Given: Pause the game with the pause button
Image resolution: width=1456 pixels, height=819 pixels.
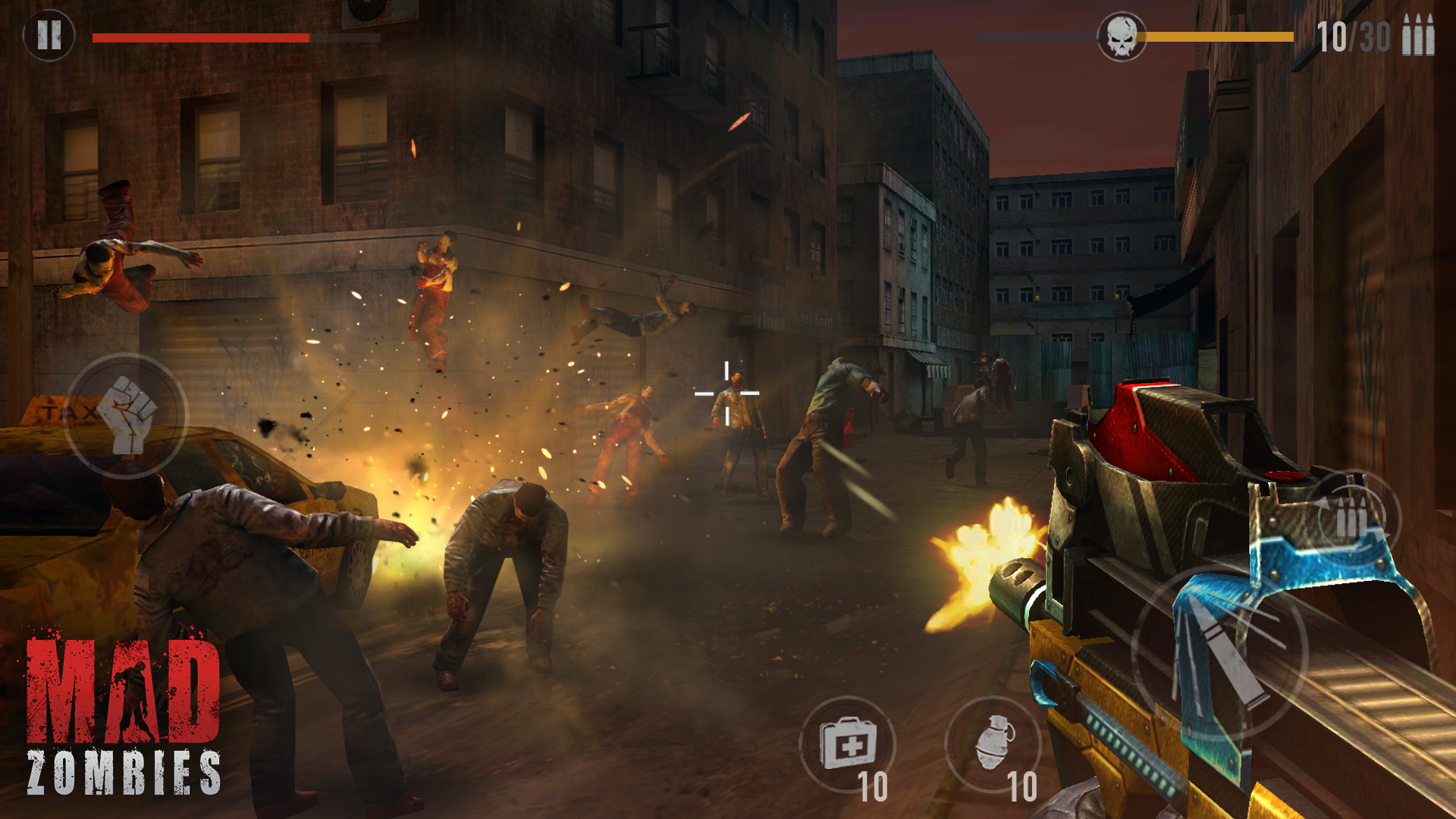Looking at the screenshot, I should 49,35.
